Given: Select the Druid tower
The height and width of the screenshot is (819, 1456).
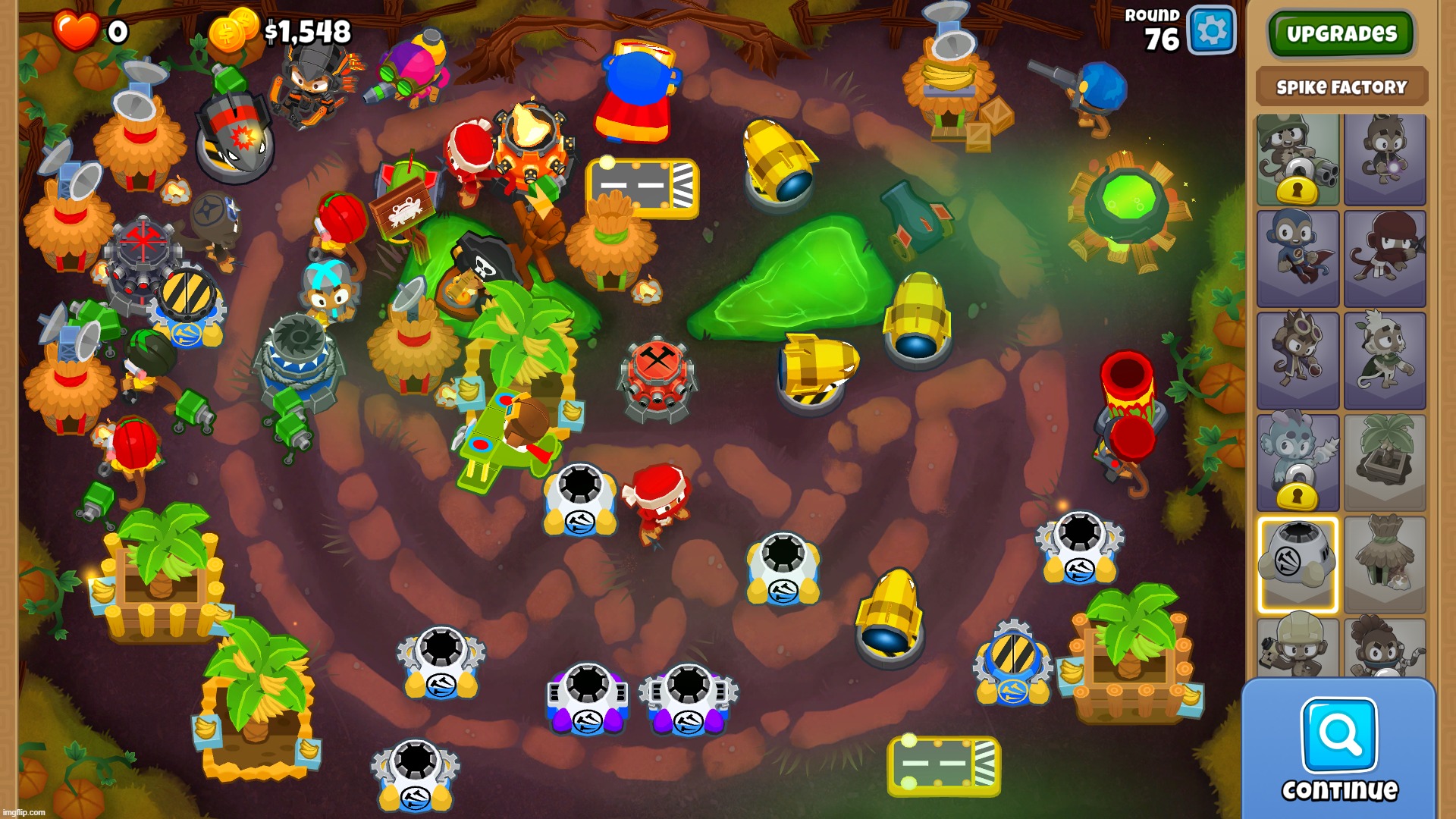Looking at the screenshot, I should tap(1385, 360).
